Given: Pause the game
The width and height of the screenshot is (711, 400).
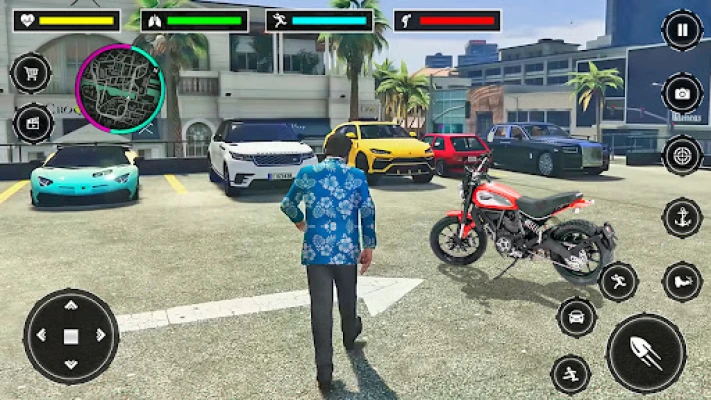Looking at the screenshot, I should (682, 31).
